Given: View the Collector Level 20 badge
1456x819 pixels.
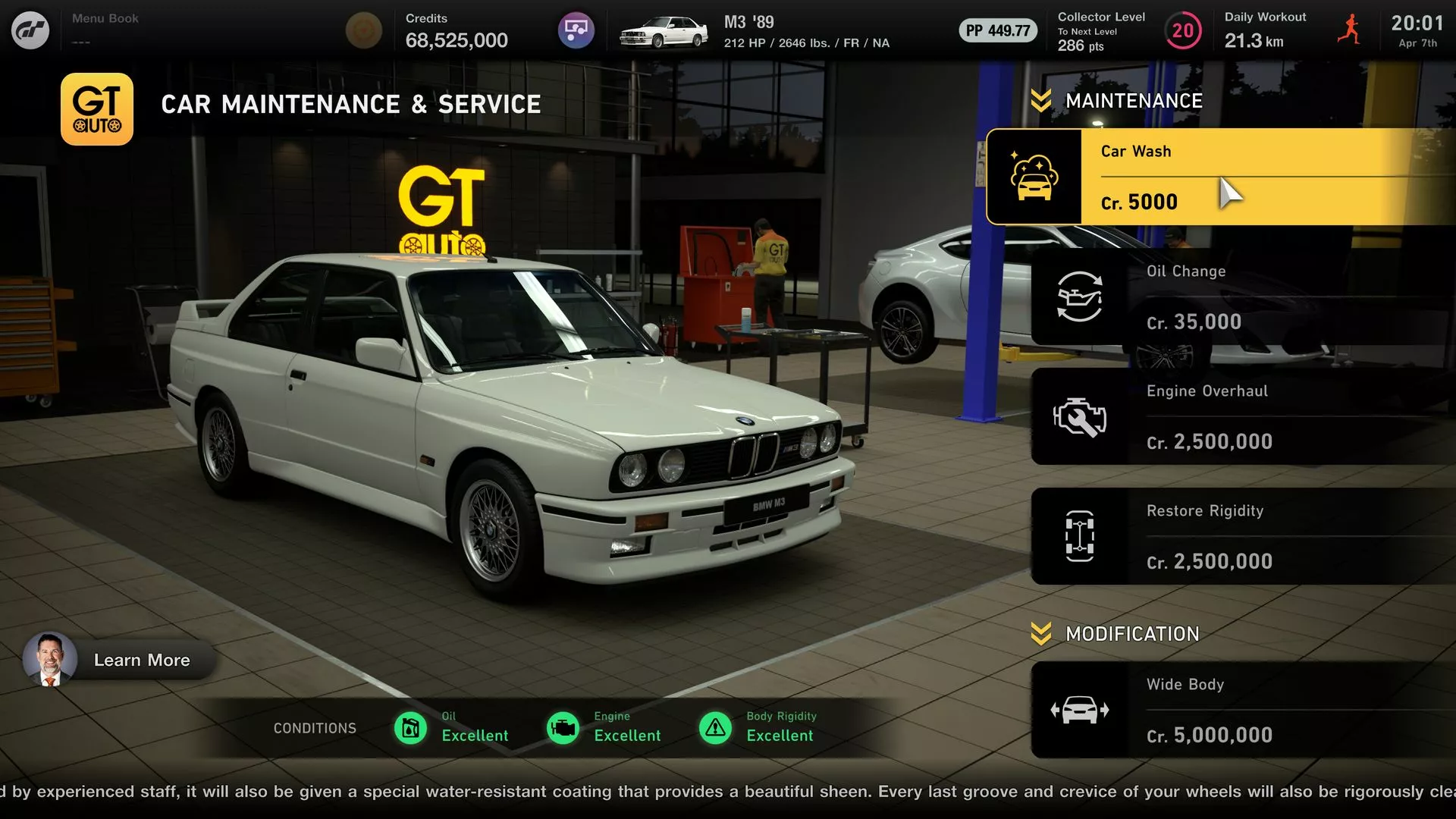Looking at the screenshot, I should (1182, 31).
